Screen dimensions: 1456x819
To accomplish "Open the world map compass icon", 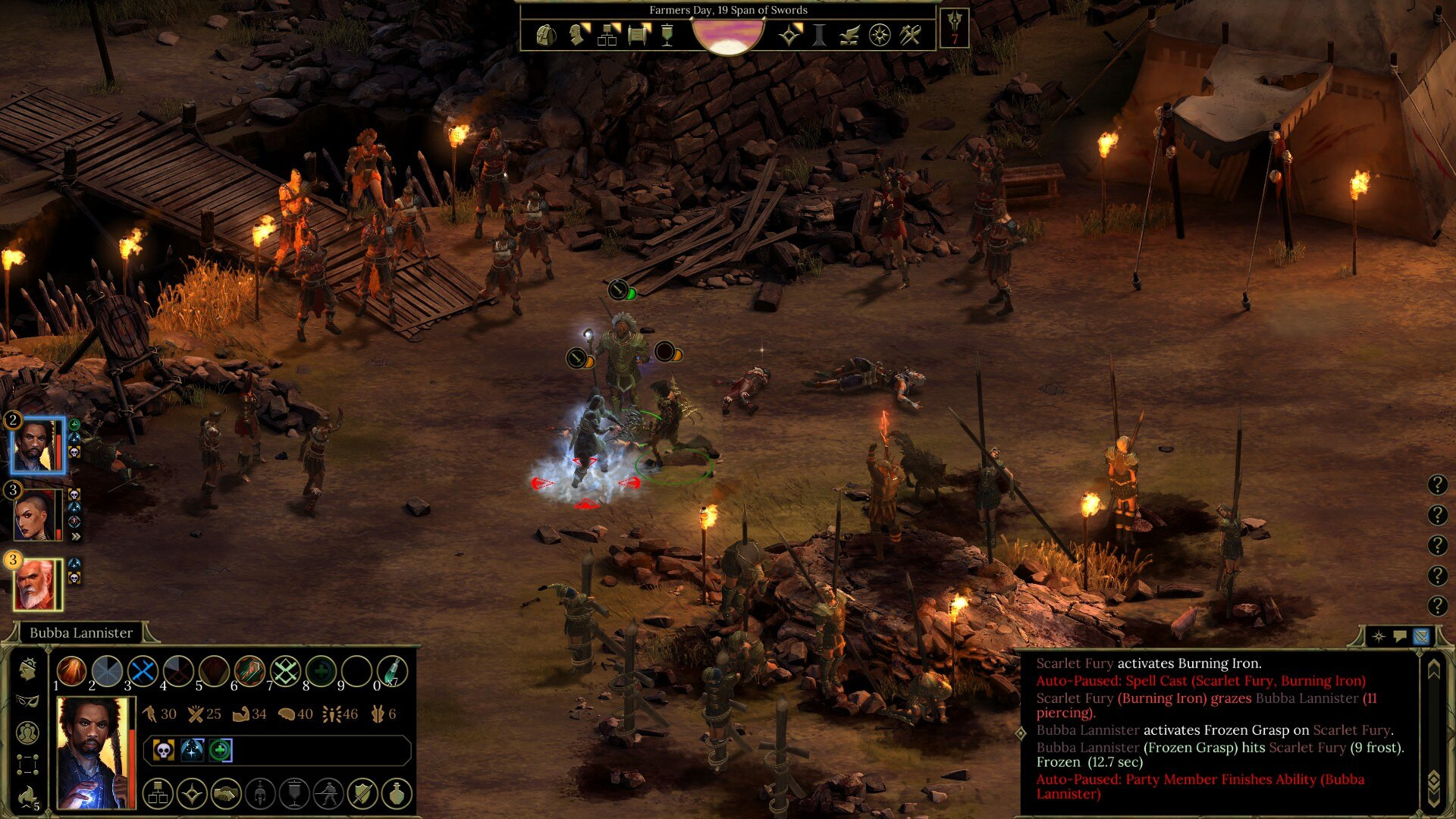I will [x=879, y=35].
